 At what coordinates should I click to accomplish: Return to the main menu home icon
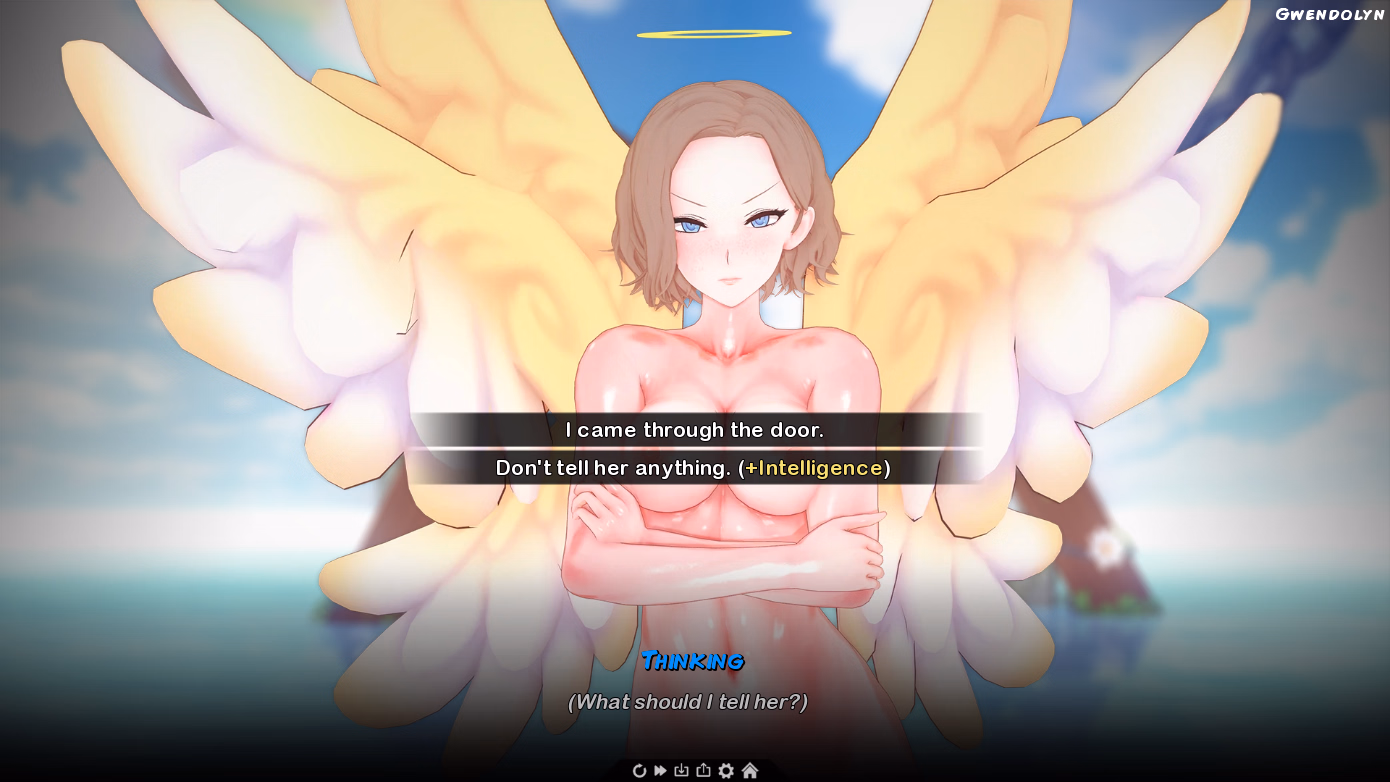click(x=748, y=770)
